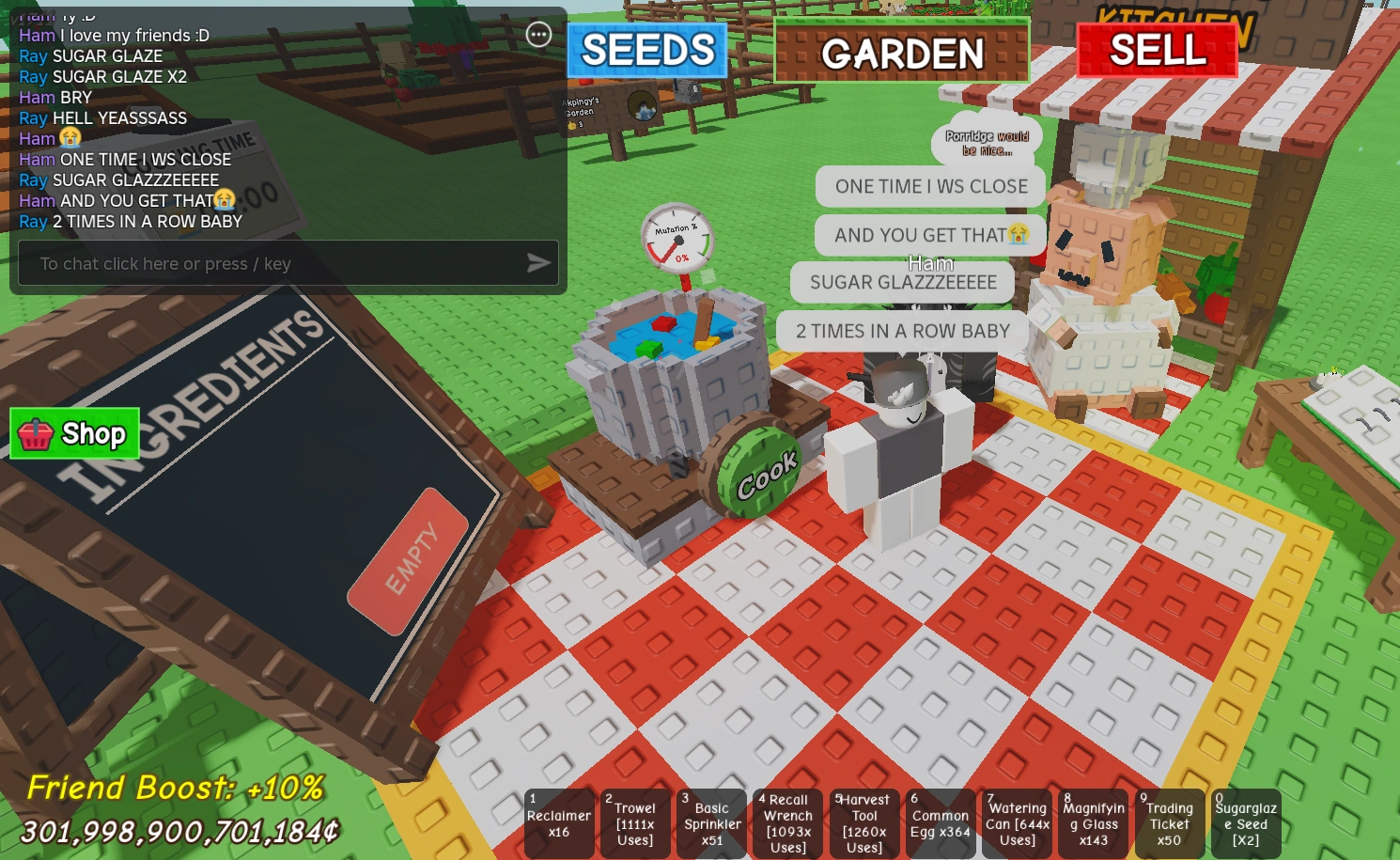Send chat with the arrow icon

538,263
